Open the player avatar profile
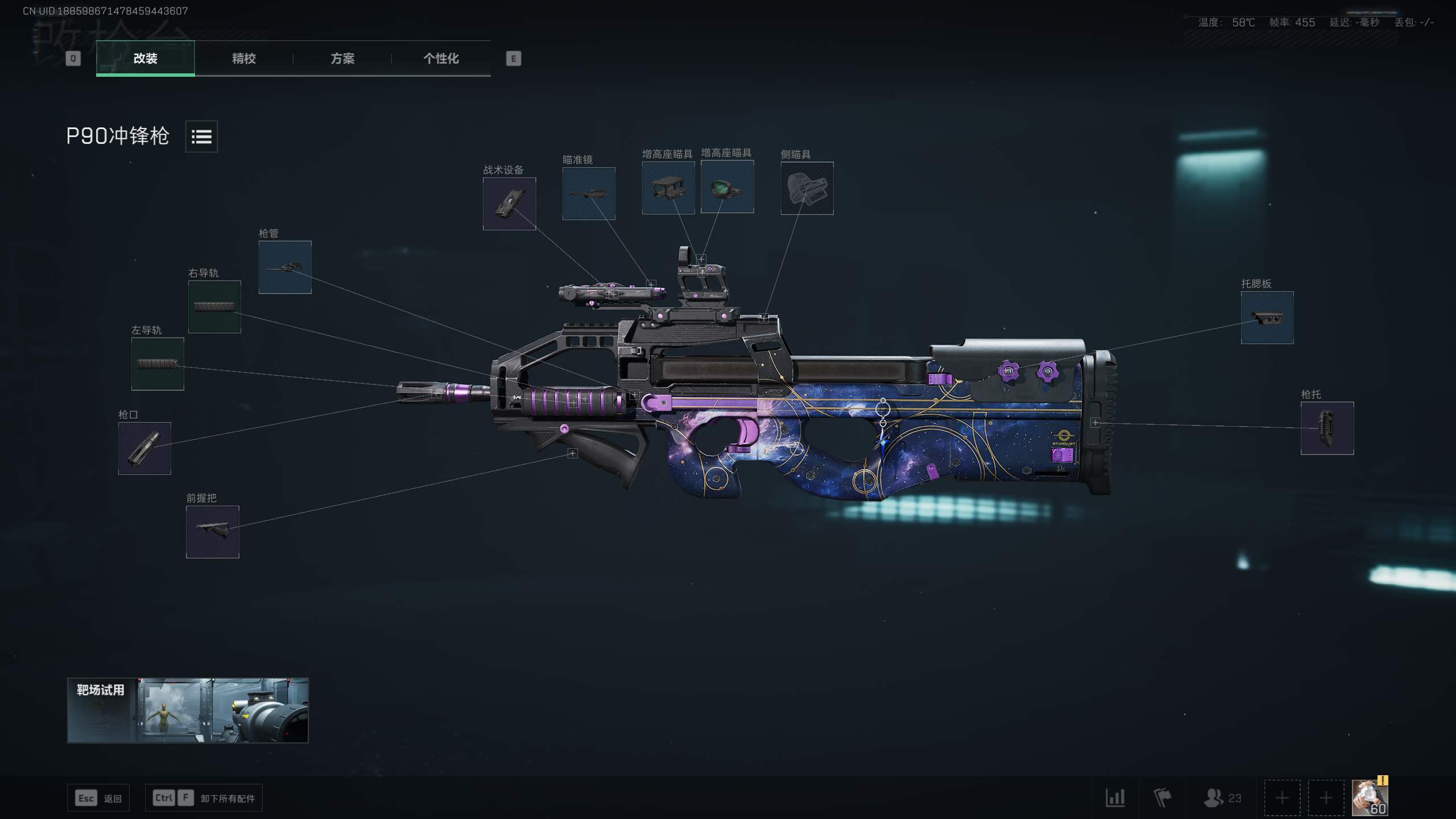 click(x=1369, y=797)
